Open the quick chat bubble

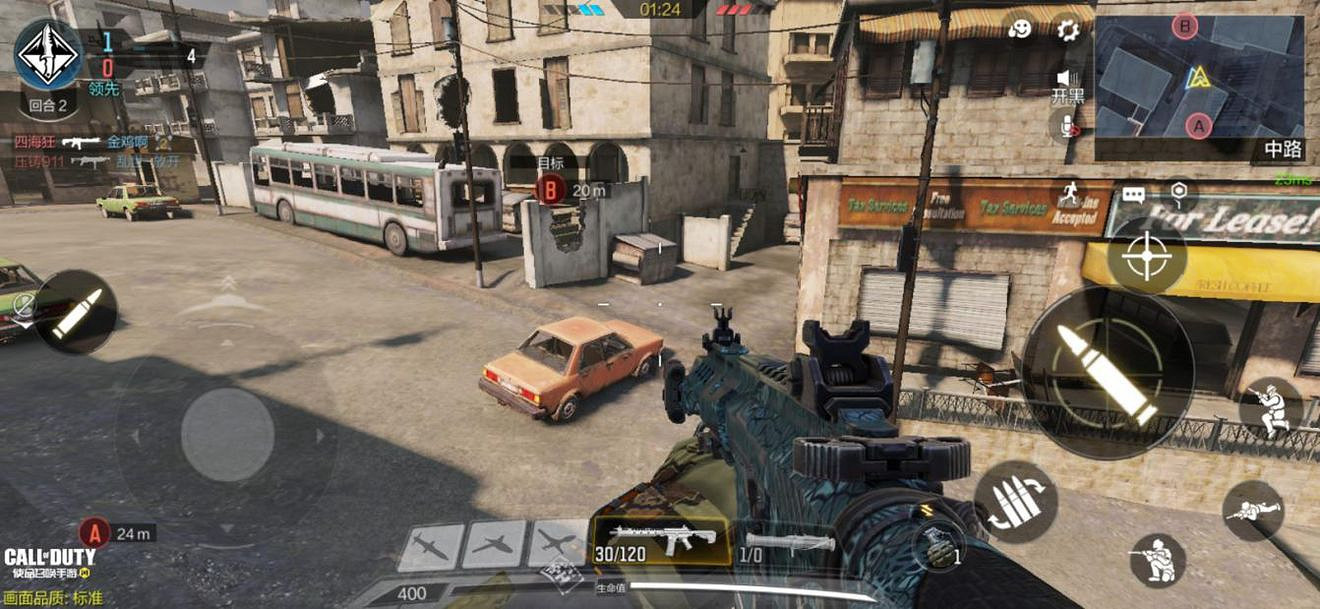[x=1133, y=195]
